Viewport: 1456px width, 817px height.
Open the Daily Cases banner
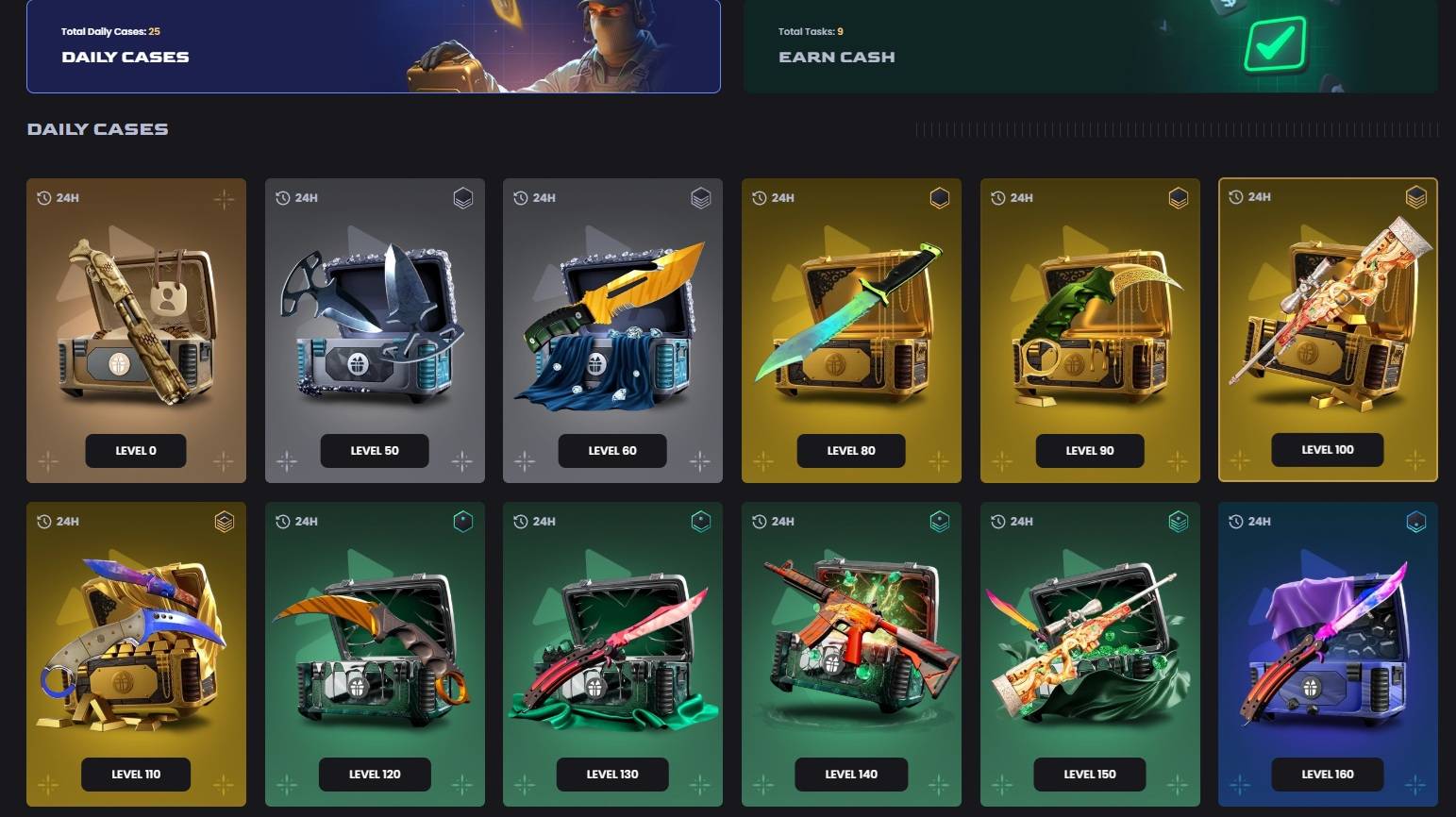(x=374, y=47)
